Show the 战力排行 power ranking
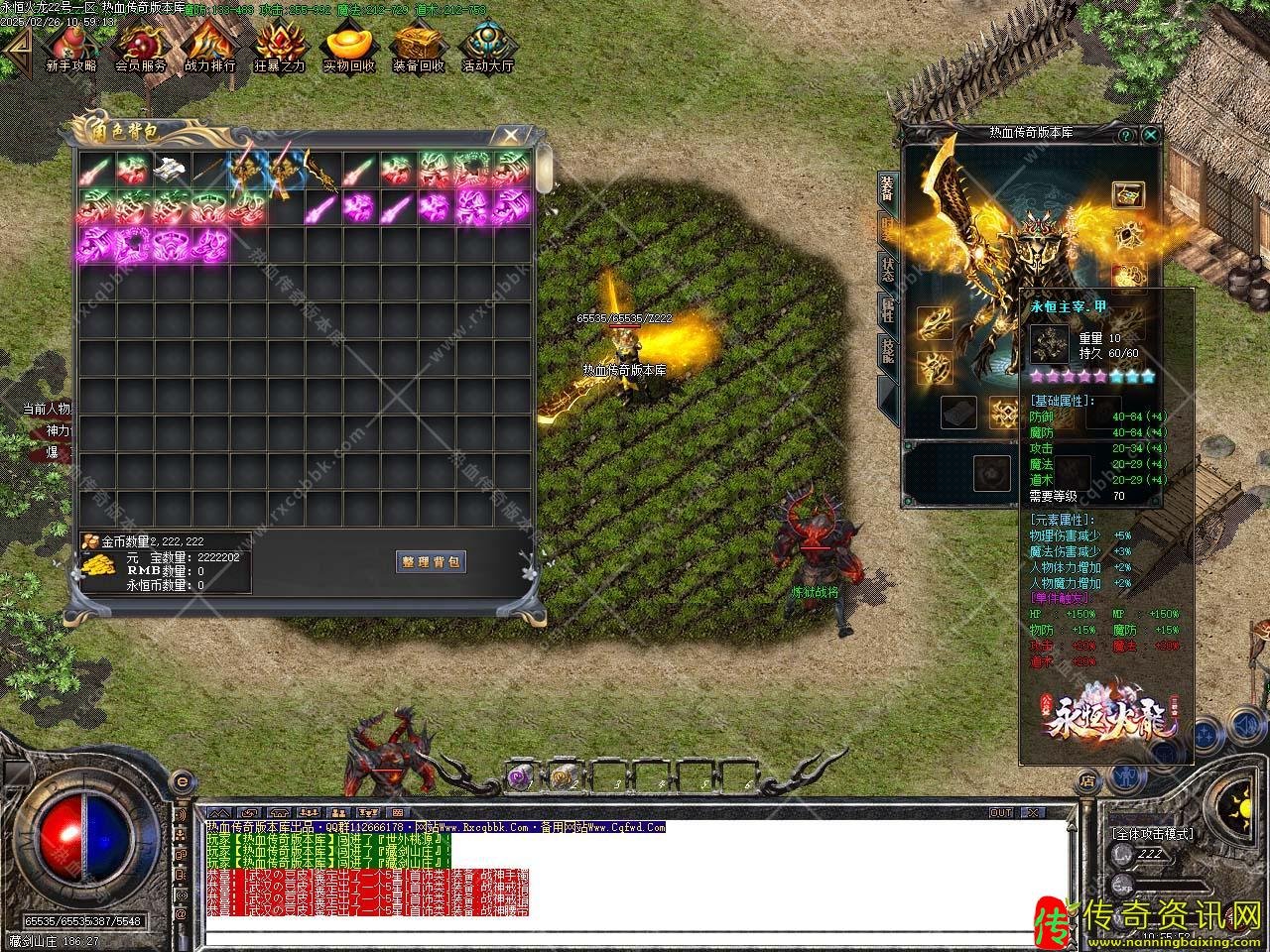The width and height of the screenshot is (1270, 952). pos(209,47)
